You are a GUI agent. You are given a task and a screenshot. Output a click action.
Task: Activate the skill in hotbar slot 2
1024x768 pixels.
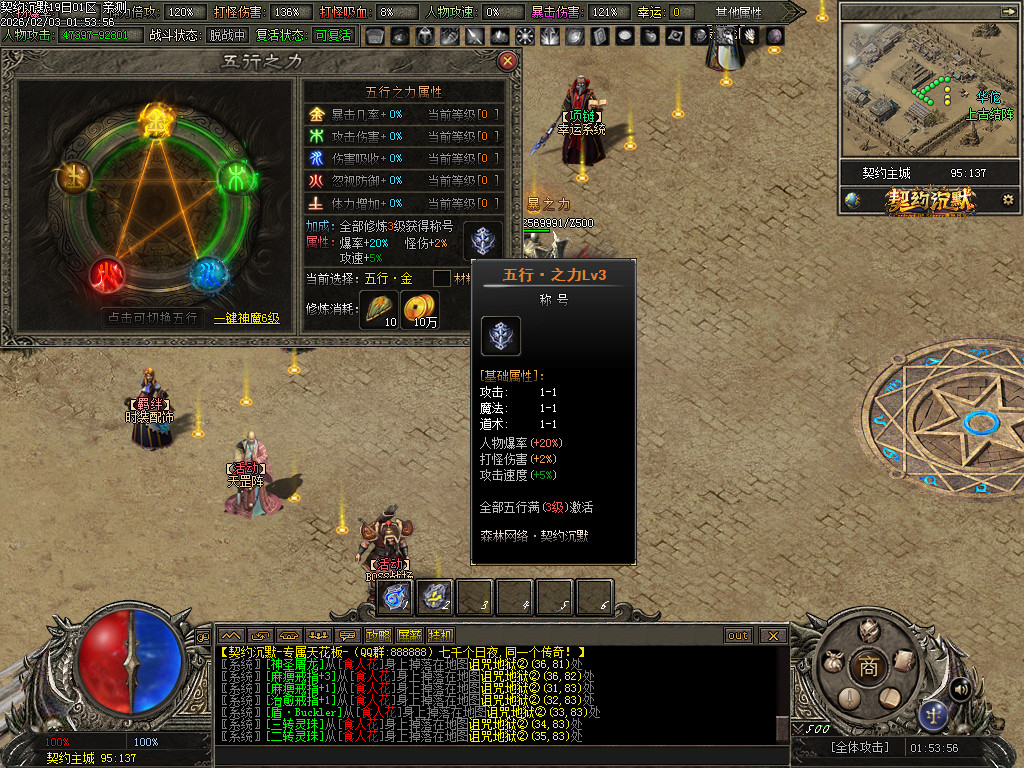[x=435, y=597]
